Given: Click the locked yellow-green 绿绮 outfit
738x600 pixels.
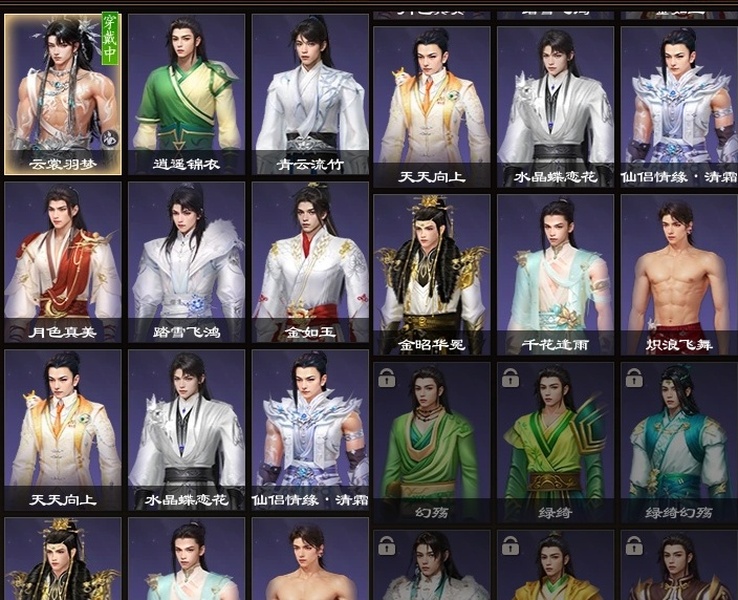Looking at the screenshot, I should tap(555, 442).
